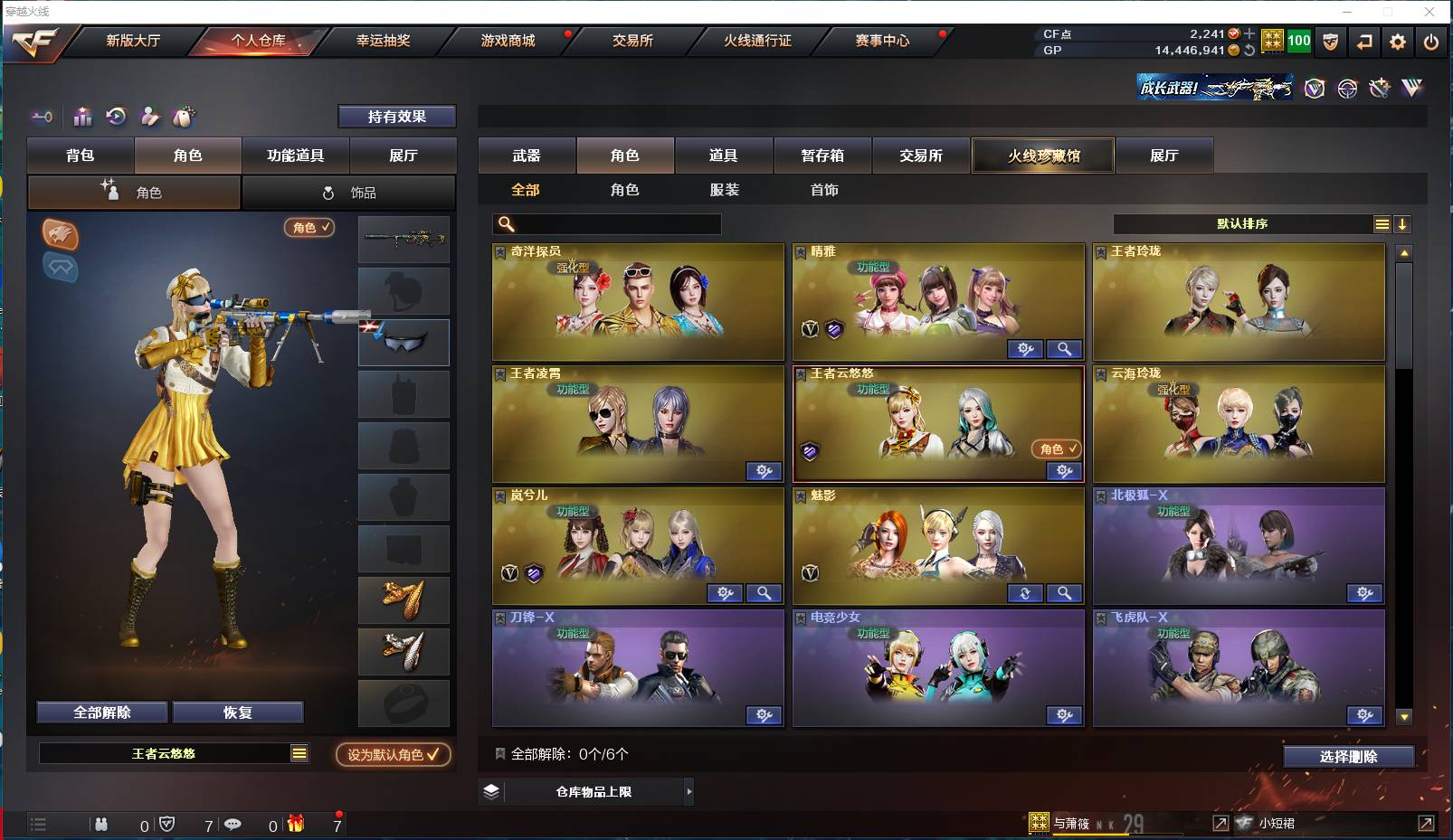This screenshot has width=1453, height=840.
Task: Select the key icon in the top-left toolbar
Action: pos(42,117)
